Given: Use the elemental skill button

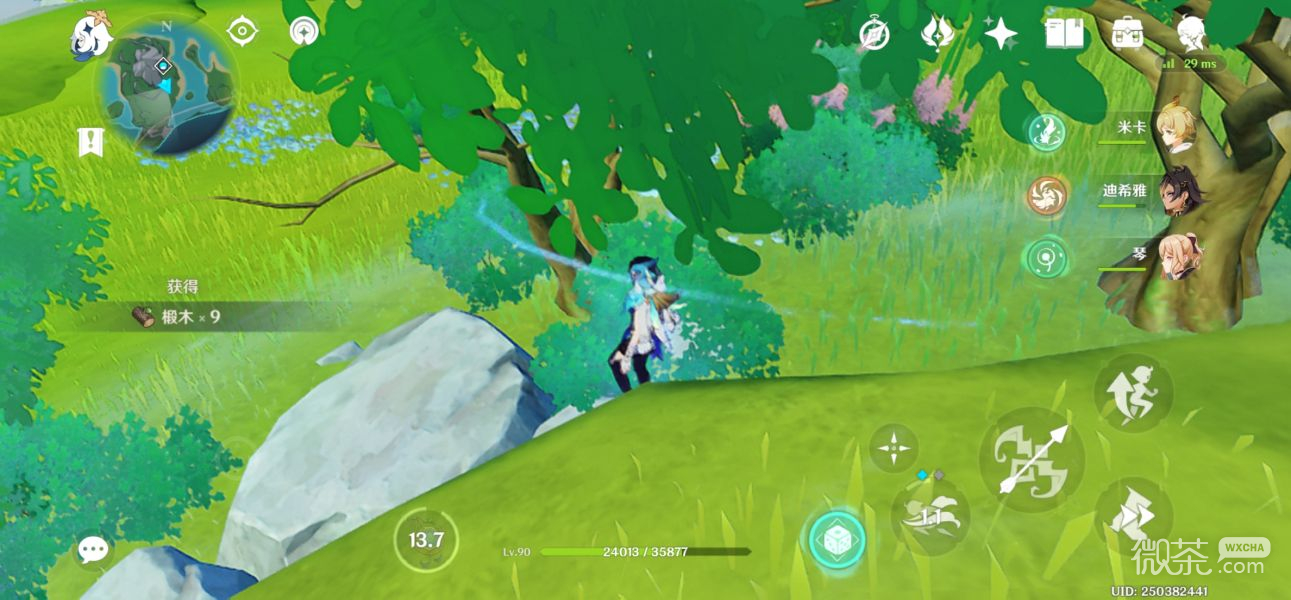Looking at the screenshot, I should point(930,515).
